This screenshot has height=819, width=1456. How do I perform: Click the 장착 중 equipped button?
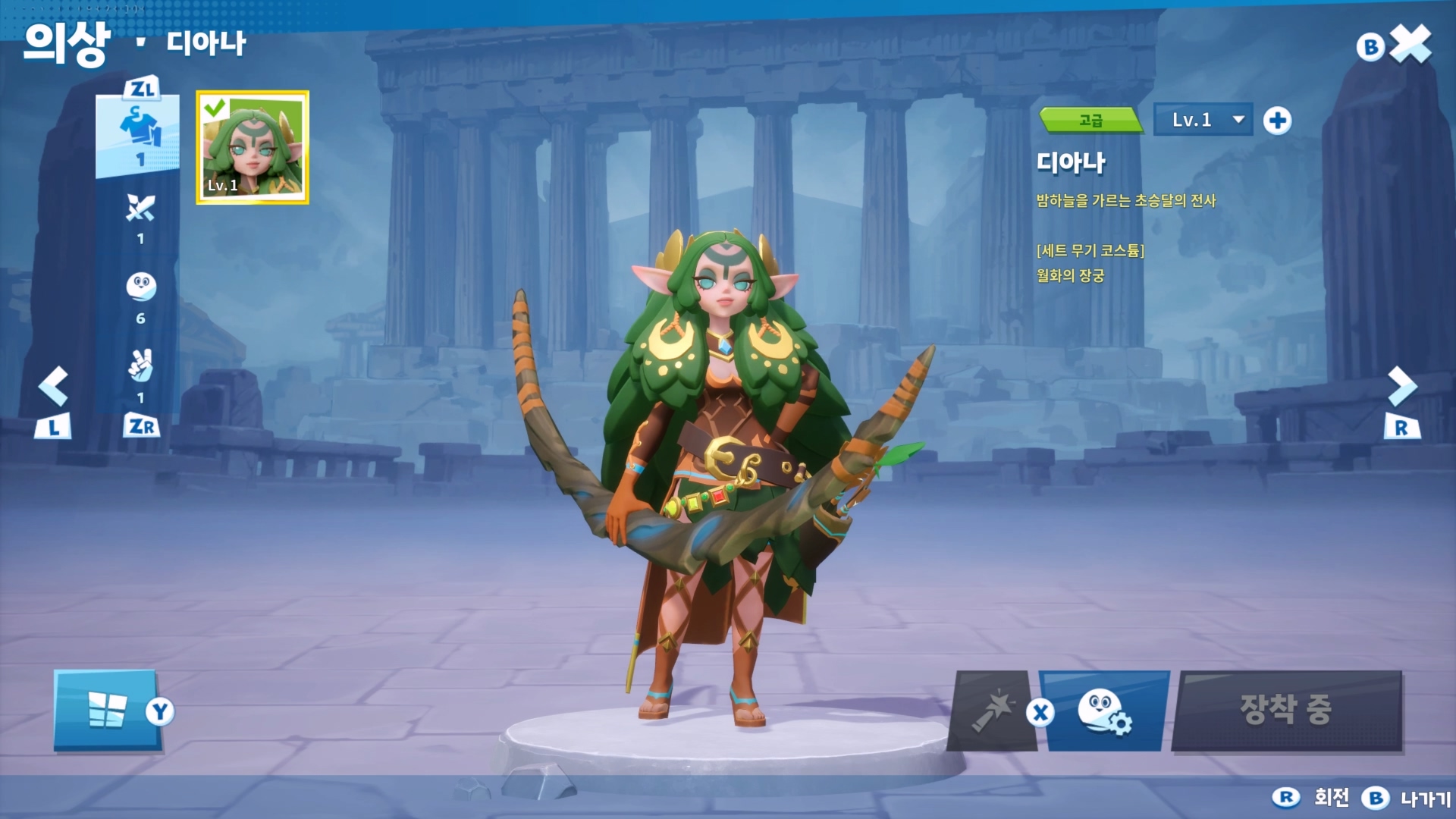1286,711
